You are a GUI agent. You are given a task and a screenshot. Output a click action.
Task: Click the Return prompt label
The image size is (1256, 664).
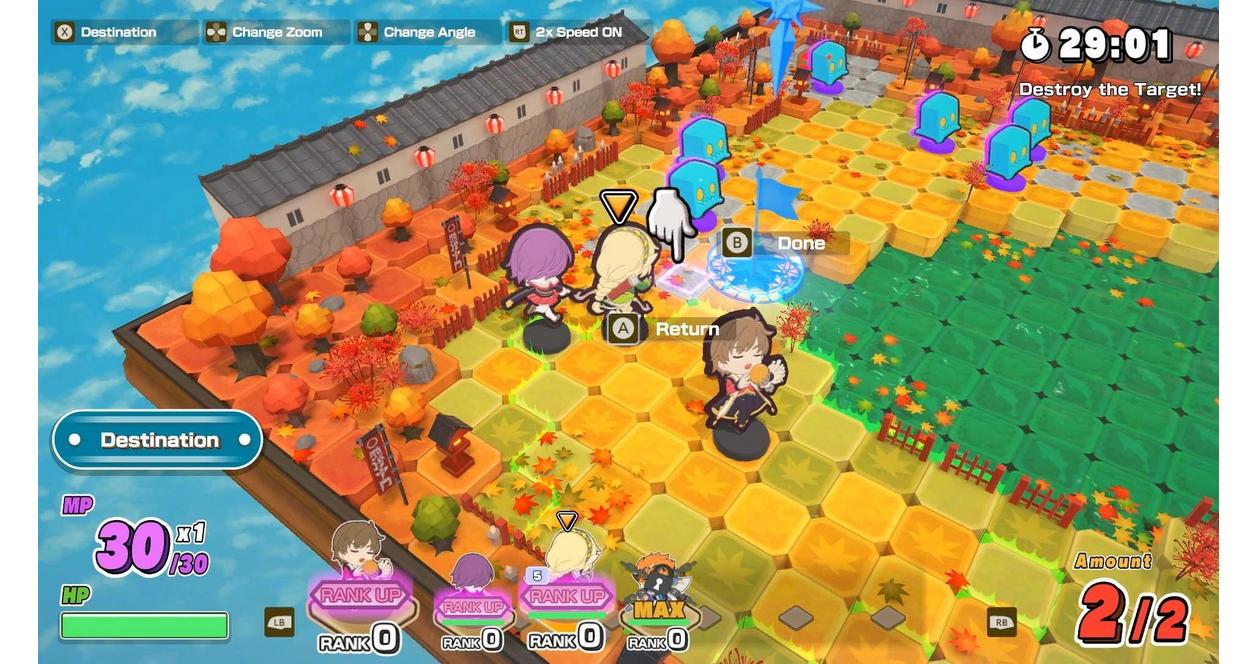[x=686, y=328]
